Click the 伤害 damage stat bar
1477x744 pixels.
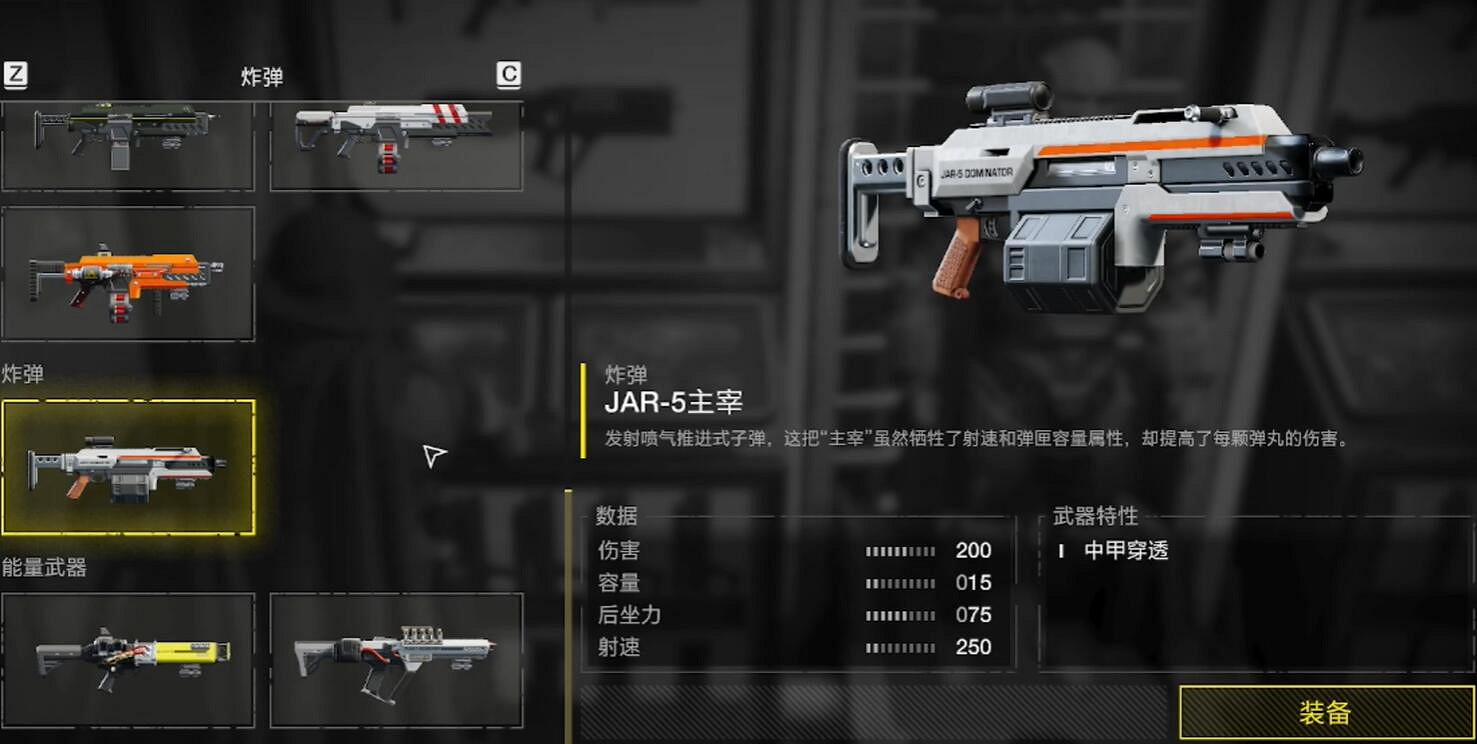click(900, 550)
